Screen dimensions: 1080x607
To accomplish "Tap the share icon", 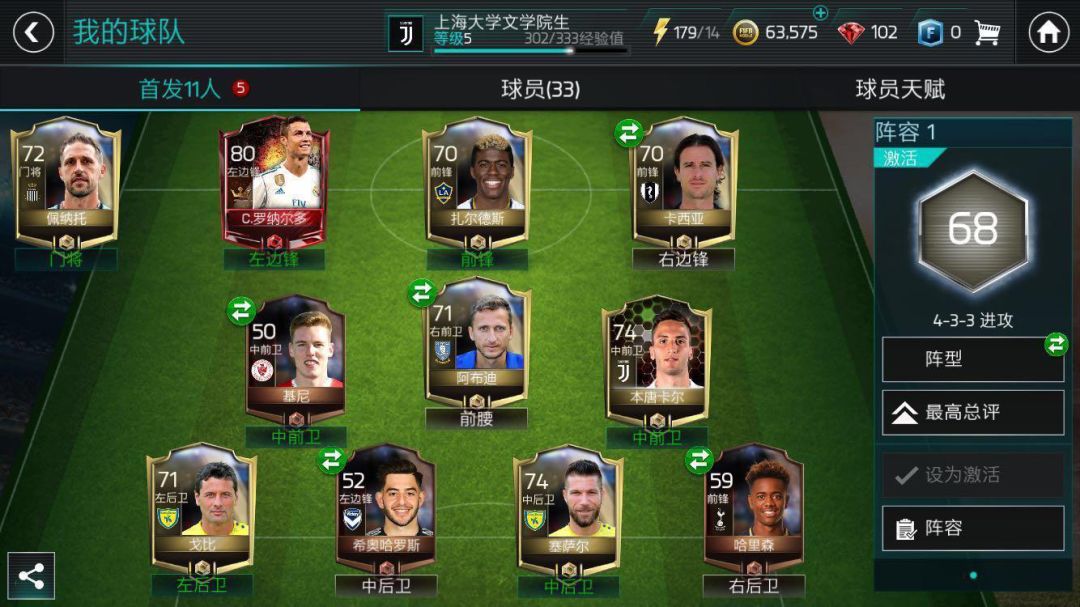I will point(31,576).
